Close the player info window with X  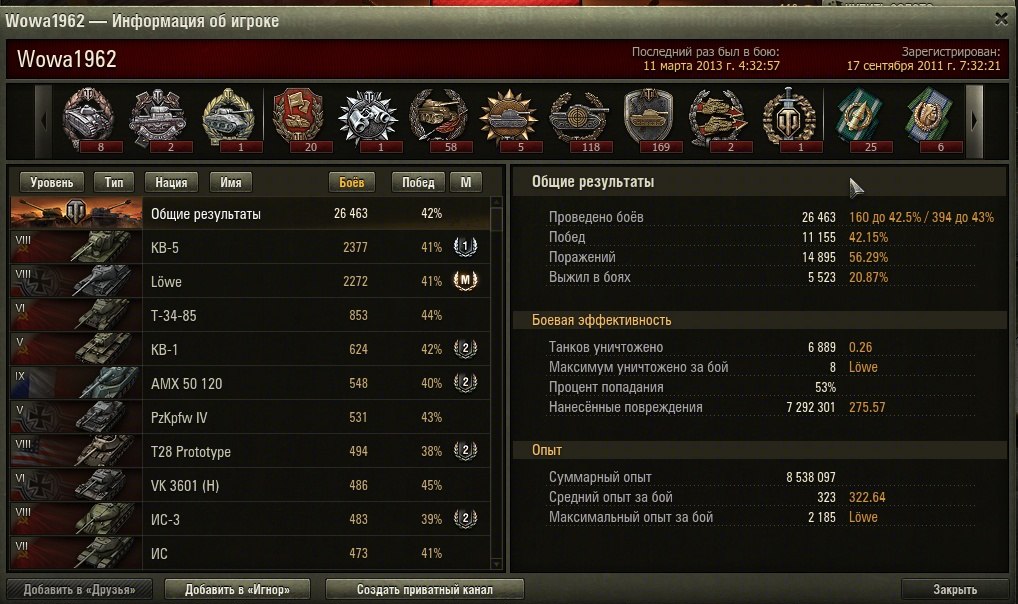click(1002, 19)
